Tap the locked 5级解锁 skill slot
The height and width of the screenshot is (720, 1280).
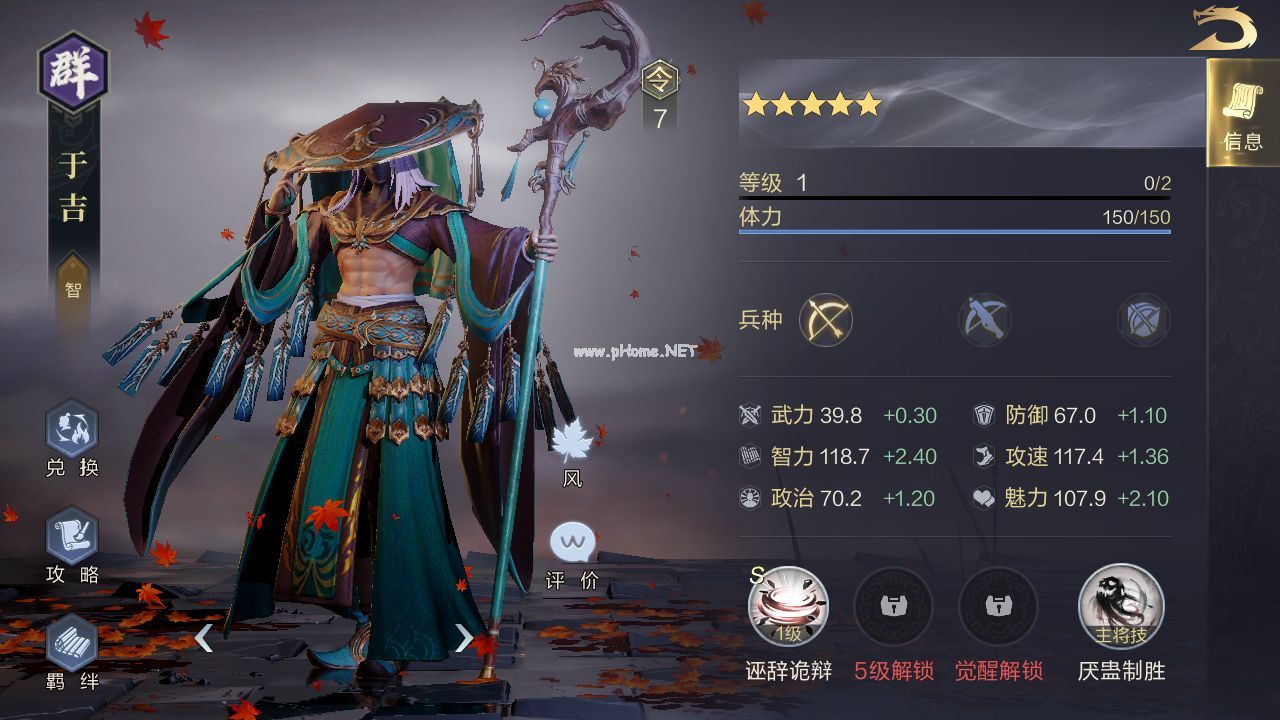coord(893,607)
